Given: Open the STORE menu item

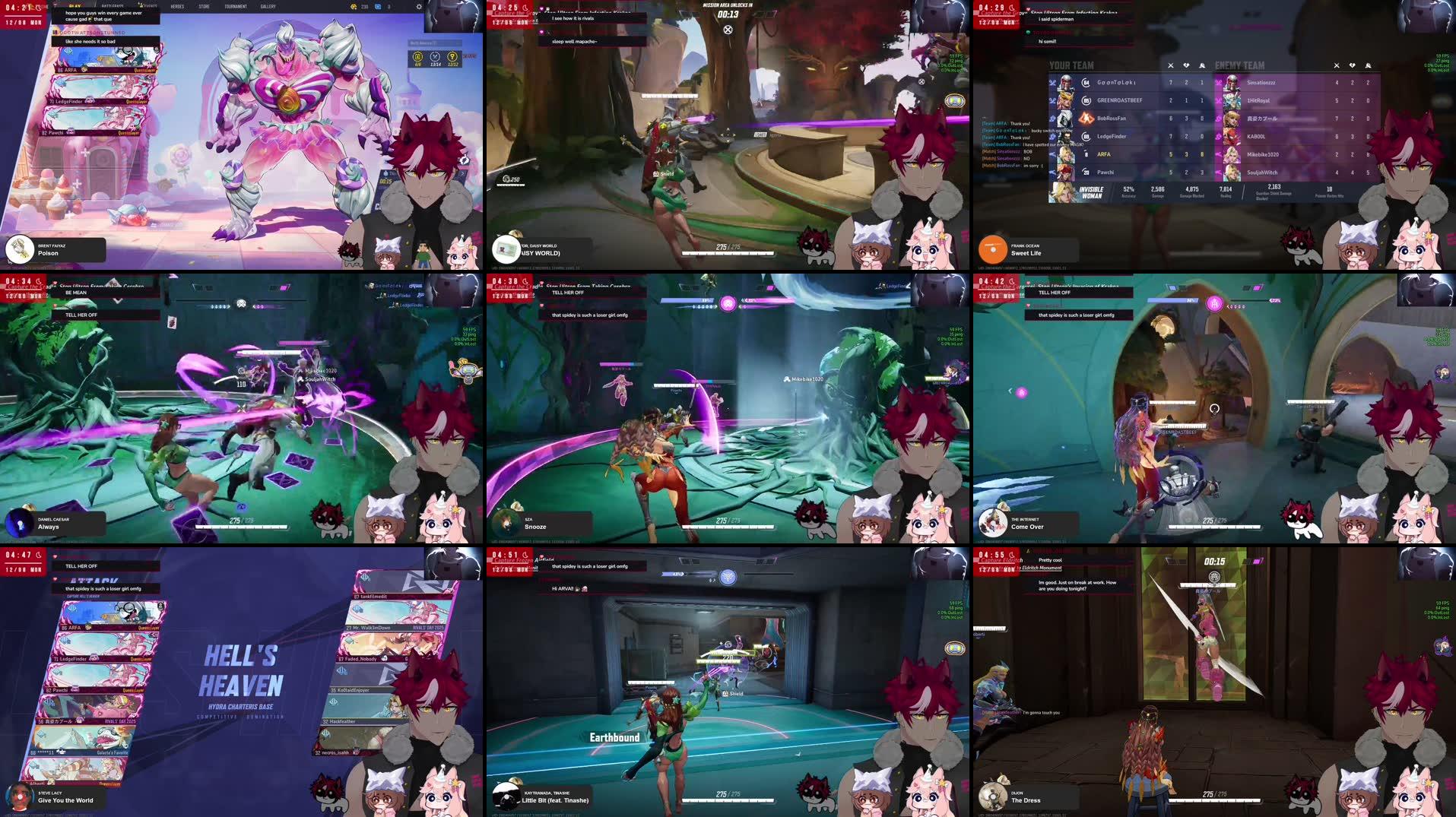Looking at the screenshot, I should tap(203, 6).
